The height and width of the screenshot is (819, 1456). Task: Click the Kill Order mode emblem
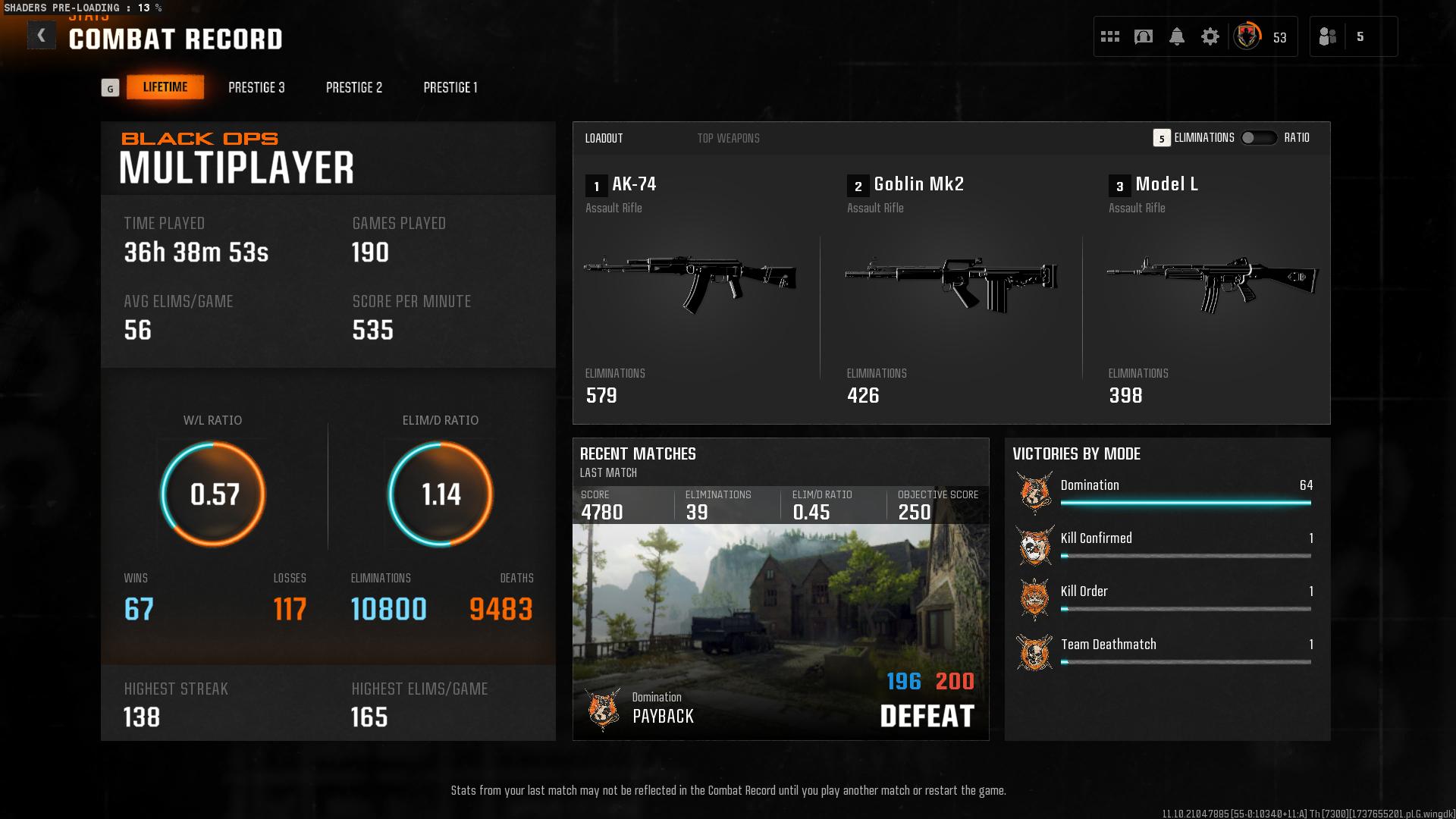(x=1034, y=596)
